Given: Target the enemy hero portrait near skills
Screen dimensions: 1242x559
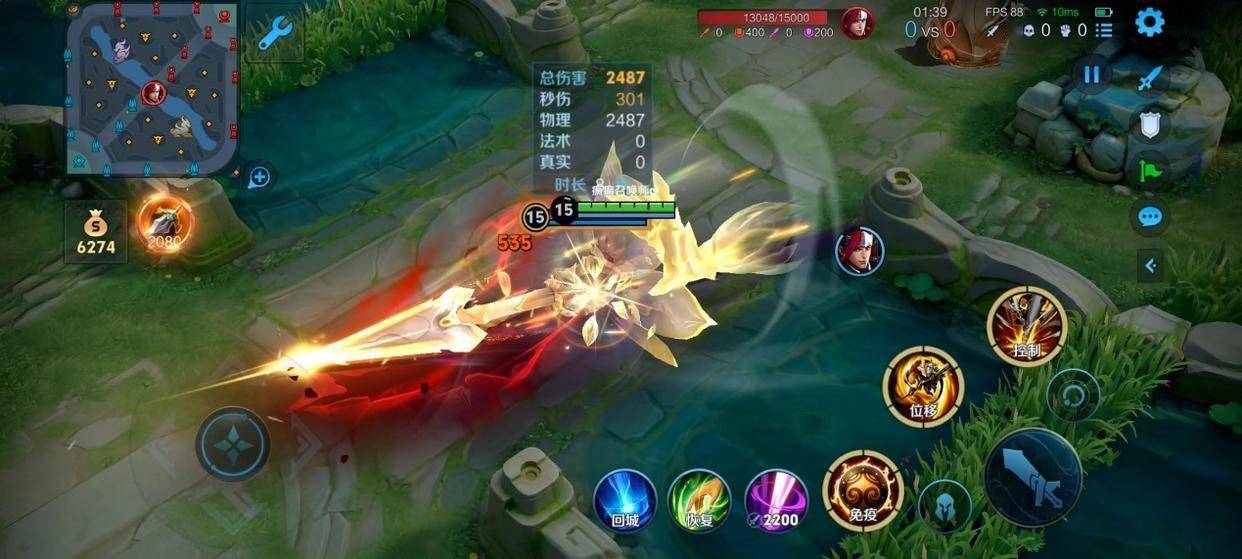Looking at the screenshot, I should (x=860, y=250).
